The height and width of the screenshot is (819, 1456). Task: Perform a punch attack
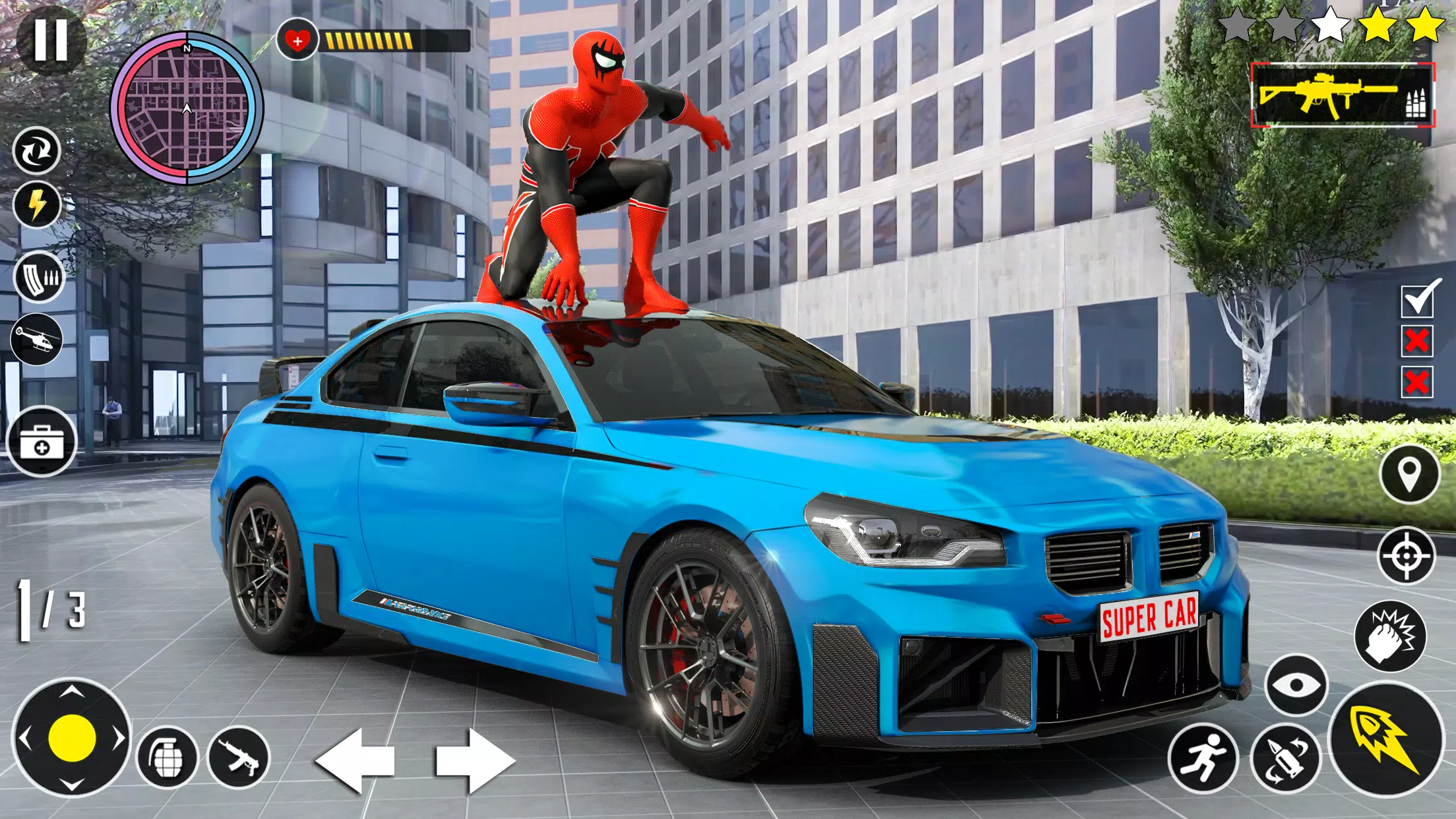click(1390, 636)
